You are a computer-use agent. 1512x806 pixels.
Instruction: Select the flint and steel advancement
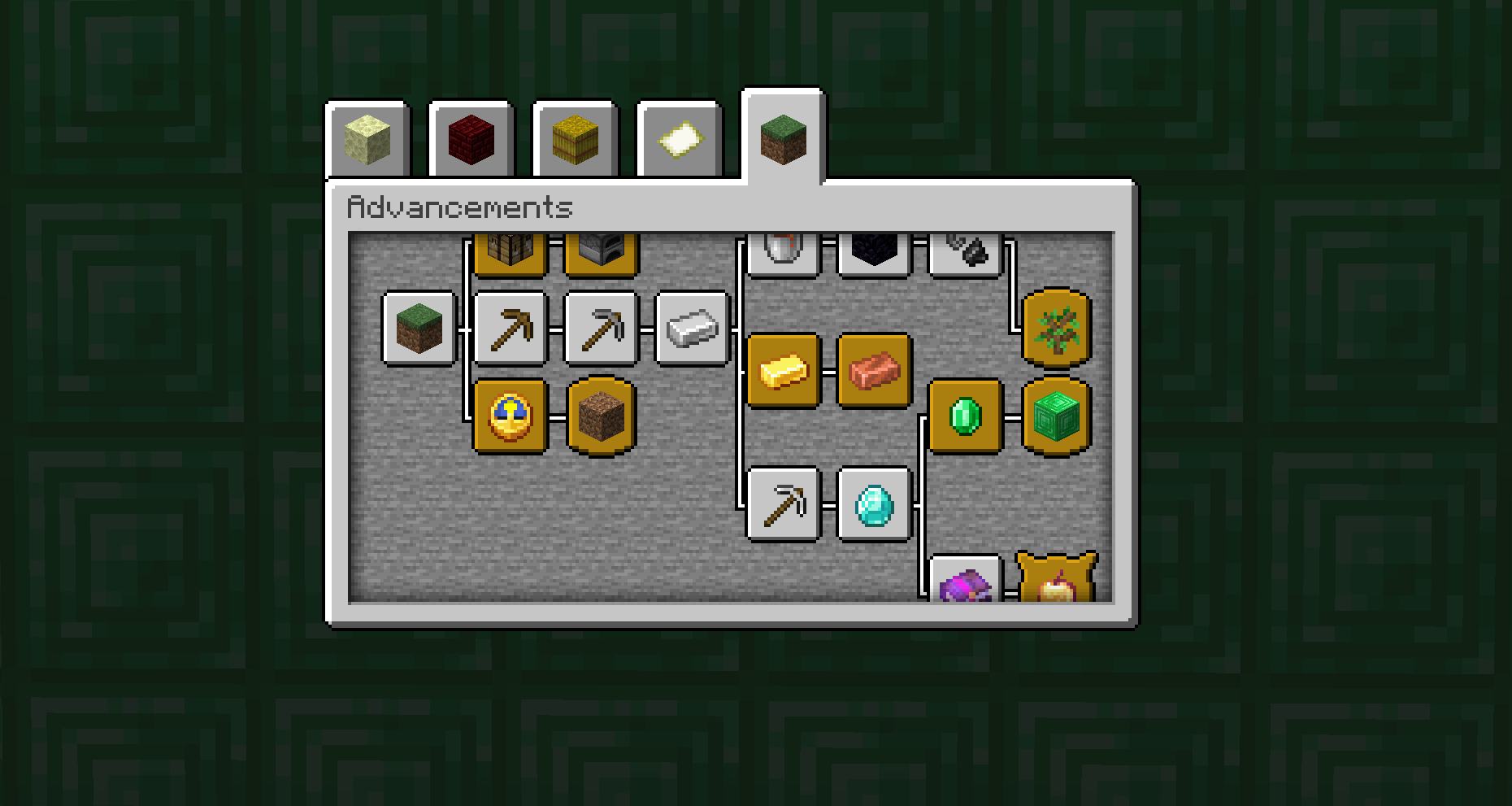[x=966, y=246]
